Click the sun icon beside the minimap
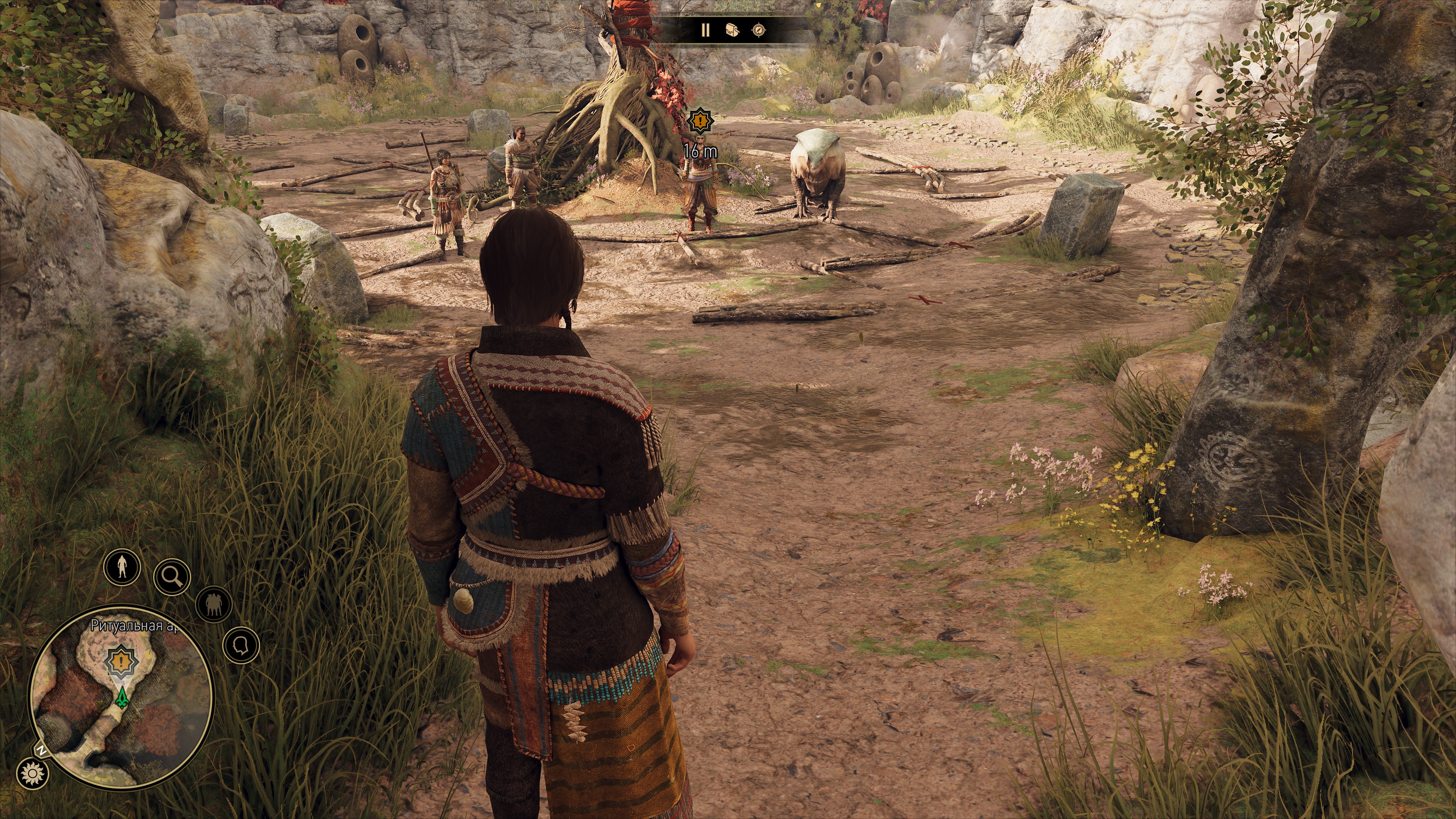Image resolution: width=1456 pixels, height=819 pixels. [32, 773]
